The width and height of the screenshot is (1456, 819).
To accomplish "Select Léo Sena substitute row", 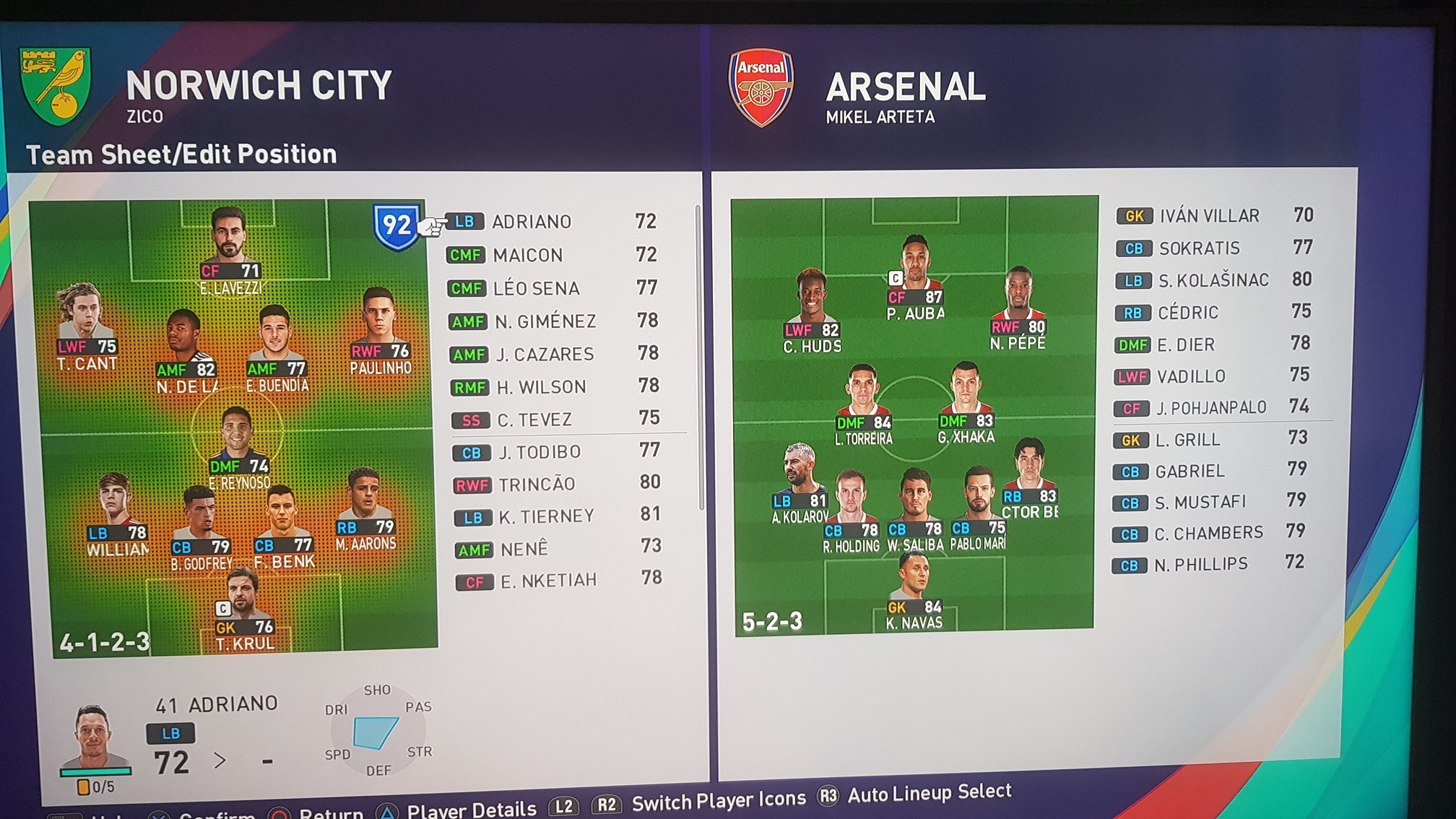I will click(536, 288).
